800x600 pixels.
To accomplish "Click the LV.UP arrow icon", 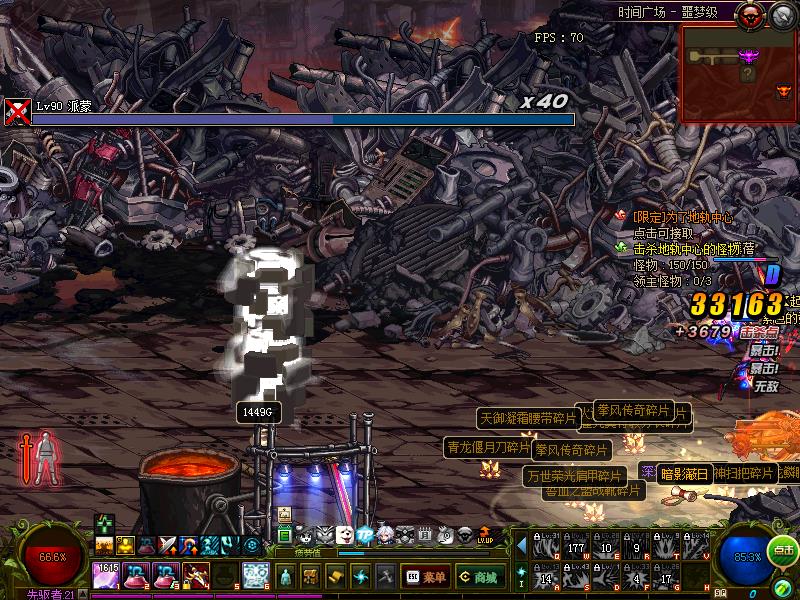I will [x=486, y=535].
